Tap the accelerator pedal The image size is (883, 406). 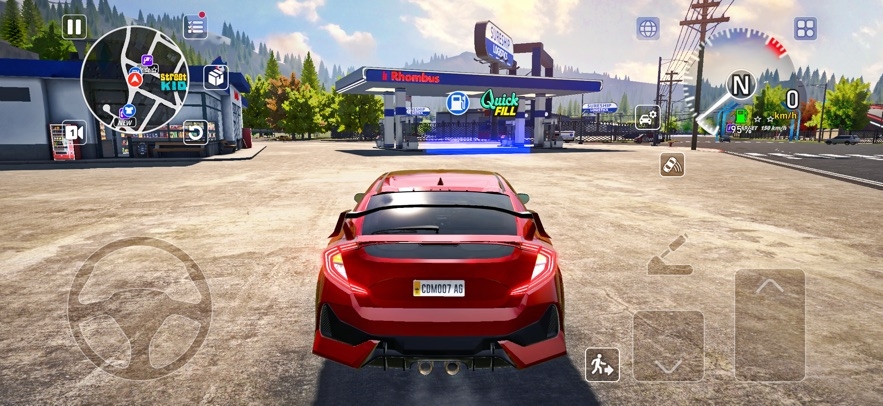[770, 324]
